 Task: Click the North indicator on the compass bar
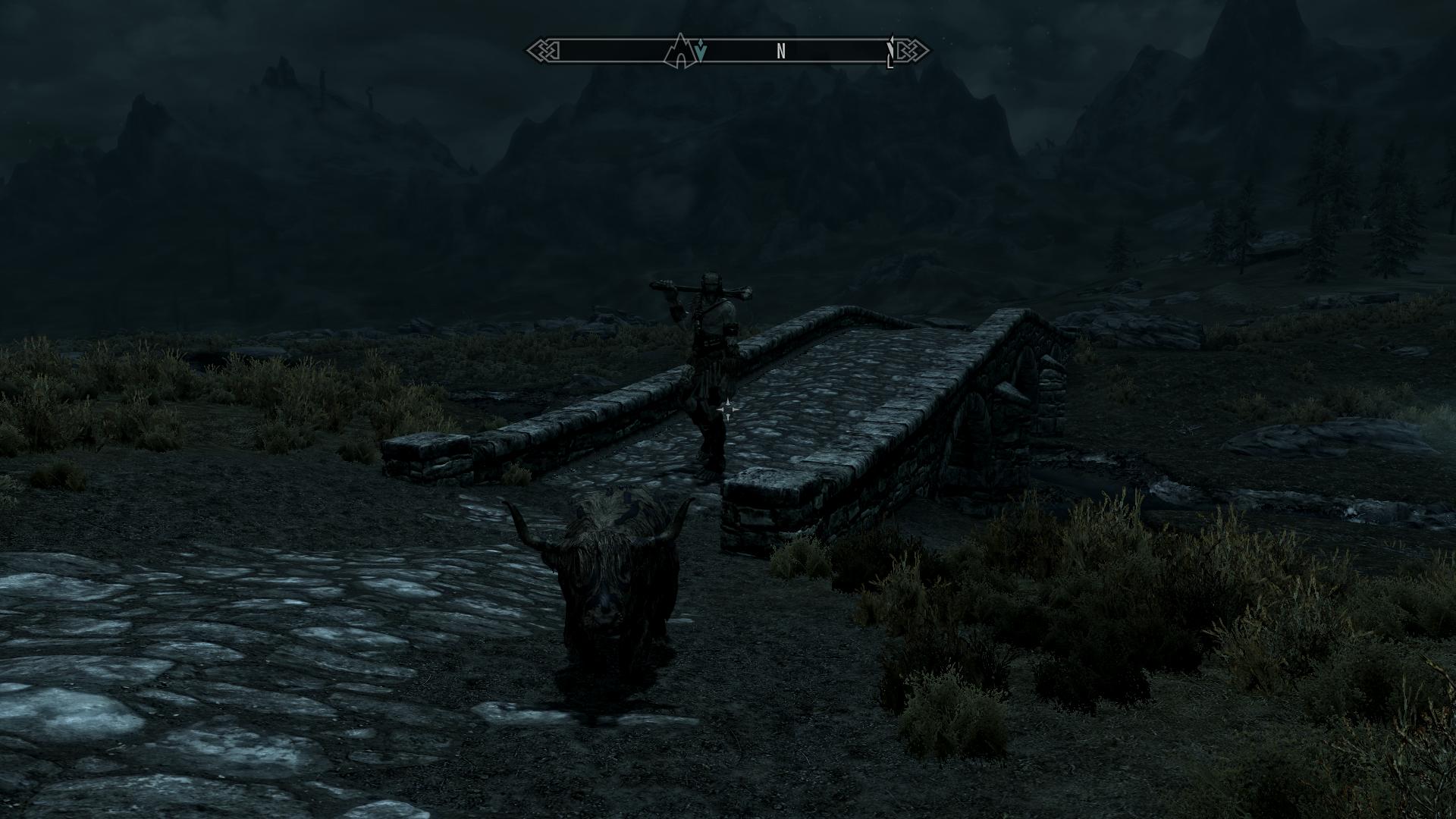781,52
